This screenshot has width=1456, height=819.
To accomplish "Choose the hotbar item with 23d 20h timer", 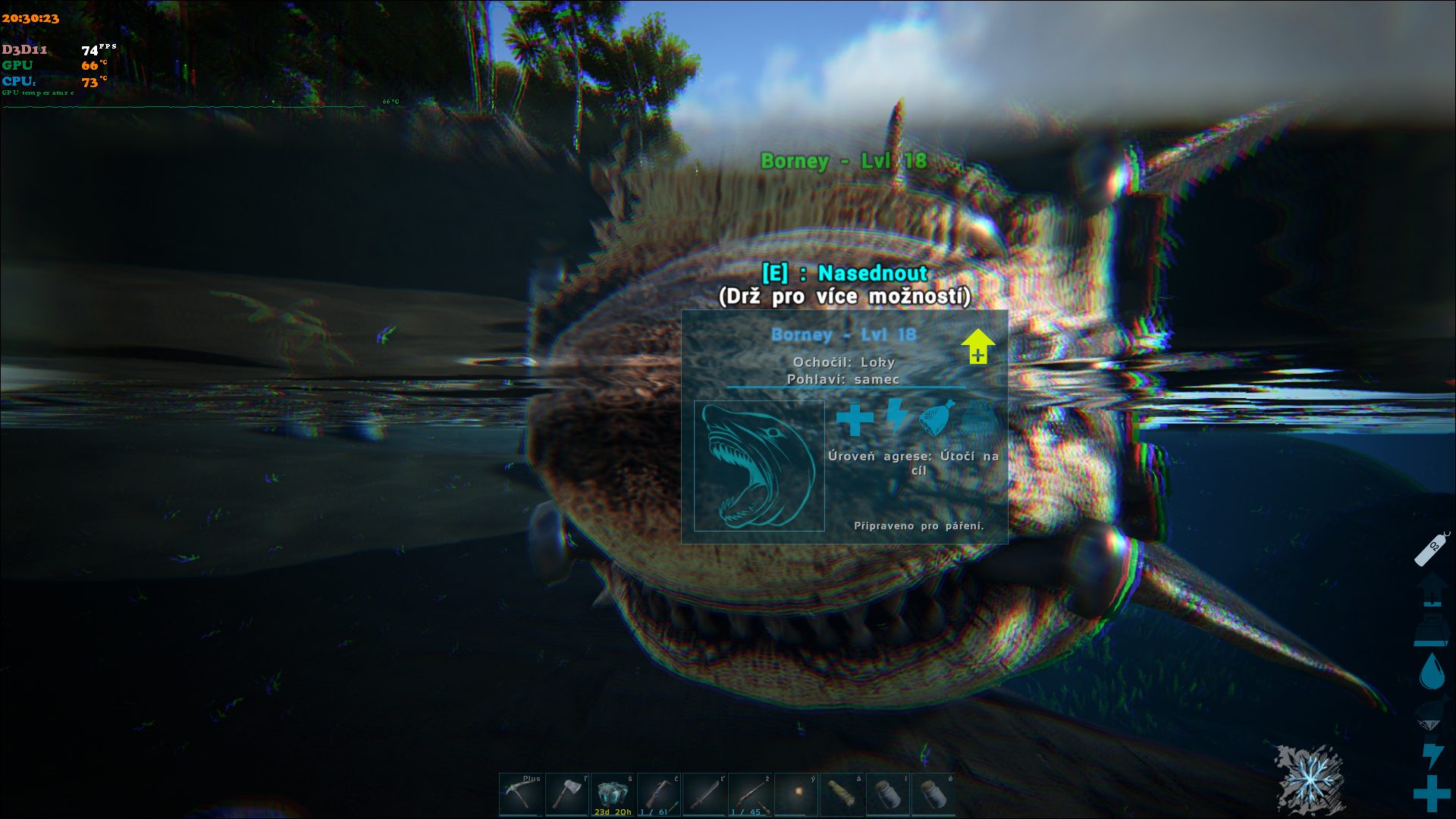I will (613, 794).
